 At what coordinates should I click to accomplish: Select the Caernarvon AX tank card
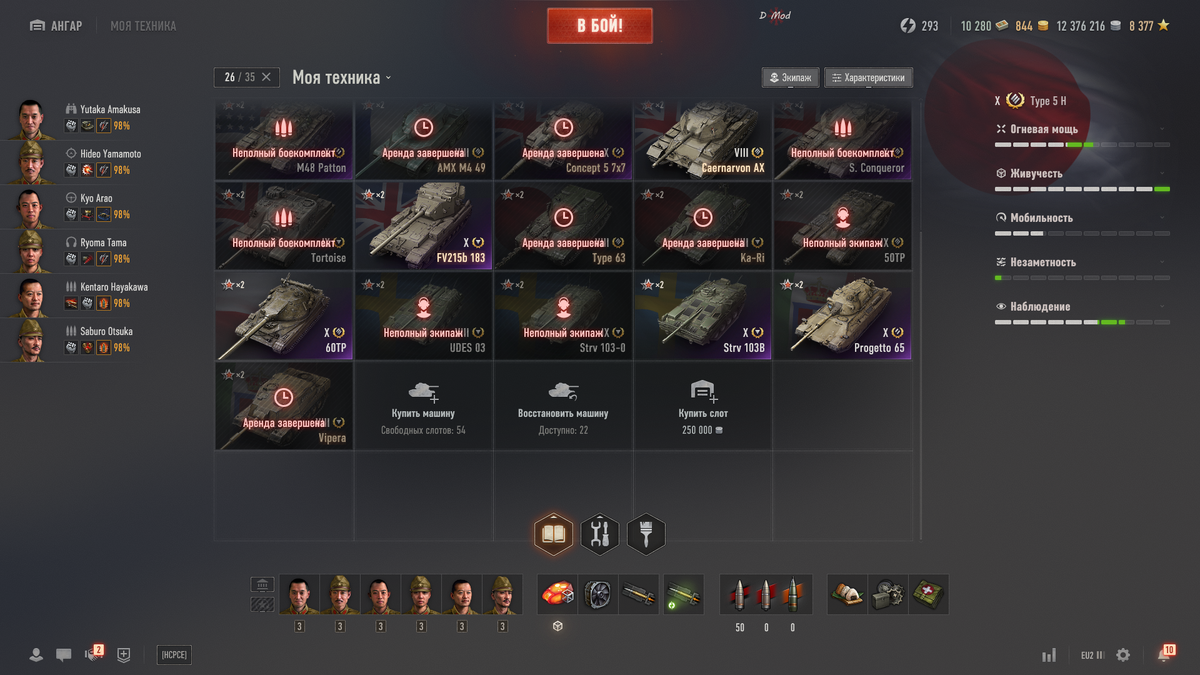[x=703, y=139]
